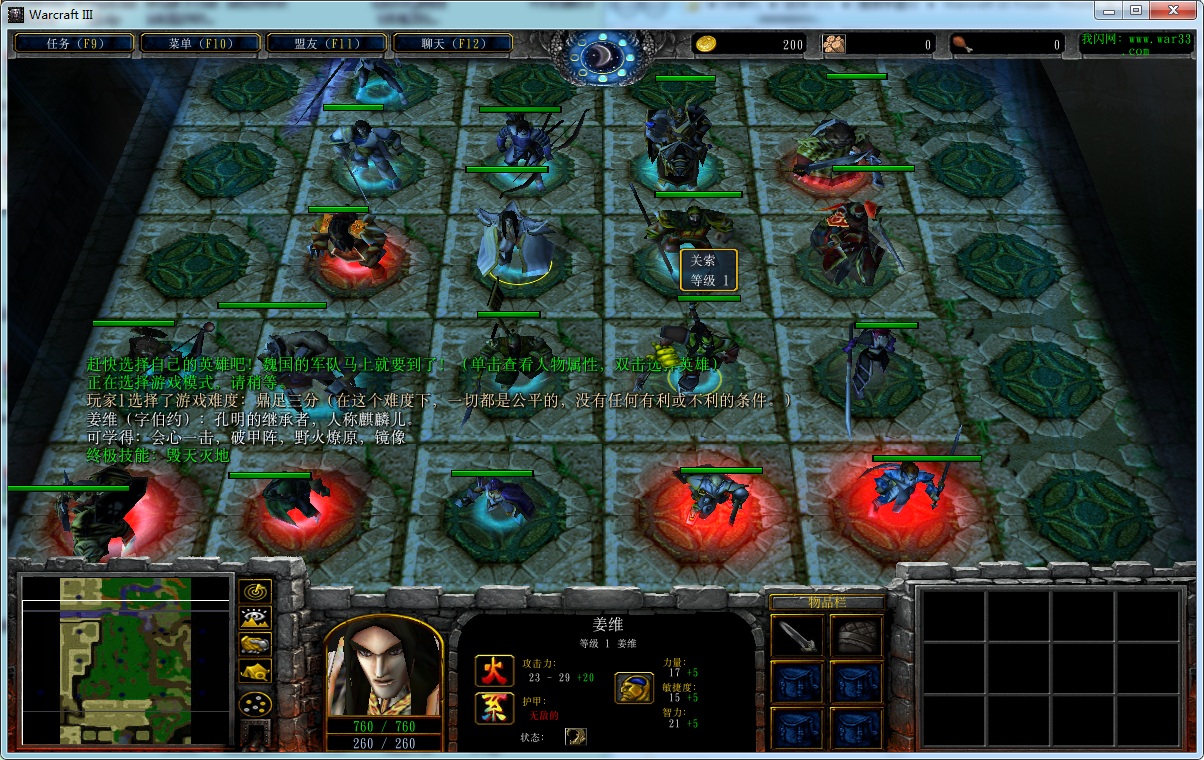Open the 聊天 (F12) chat log
Viewport: 1204px width, 760px height.
[453, 43]
